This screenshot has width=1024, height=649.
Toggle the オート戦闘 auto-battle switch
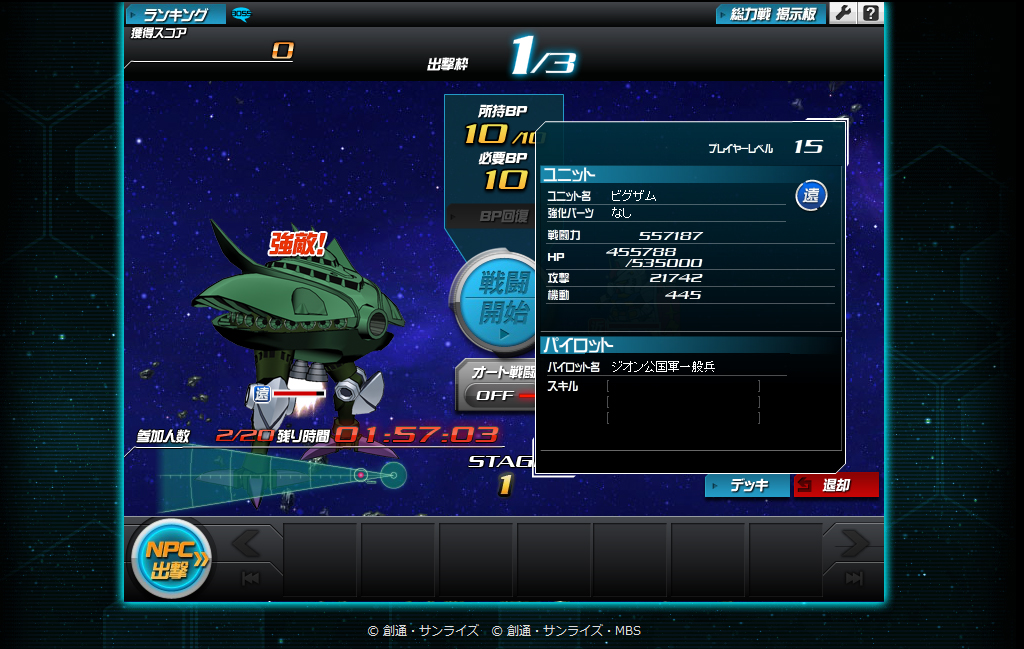tap(497, 394)
